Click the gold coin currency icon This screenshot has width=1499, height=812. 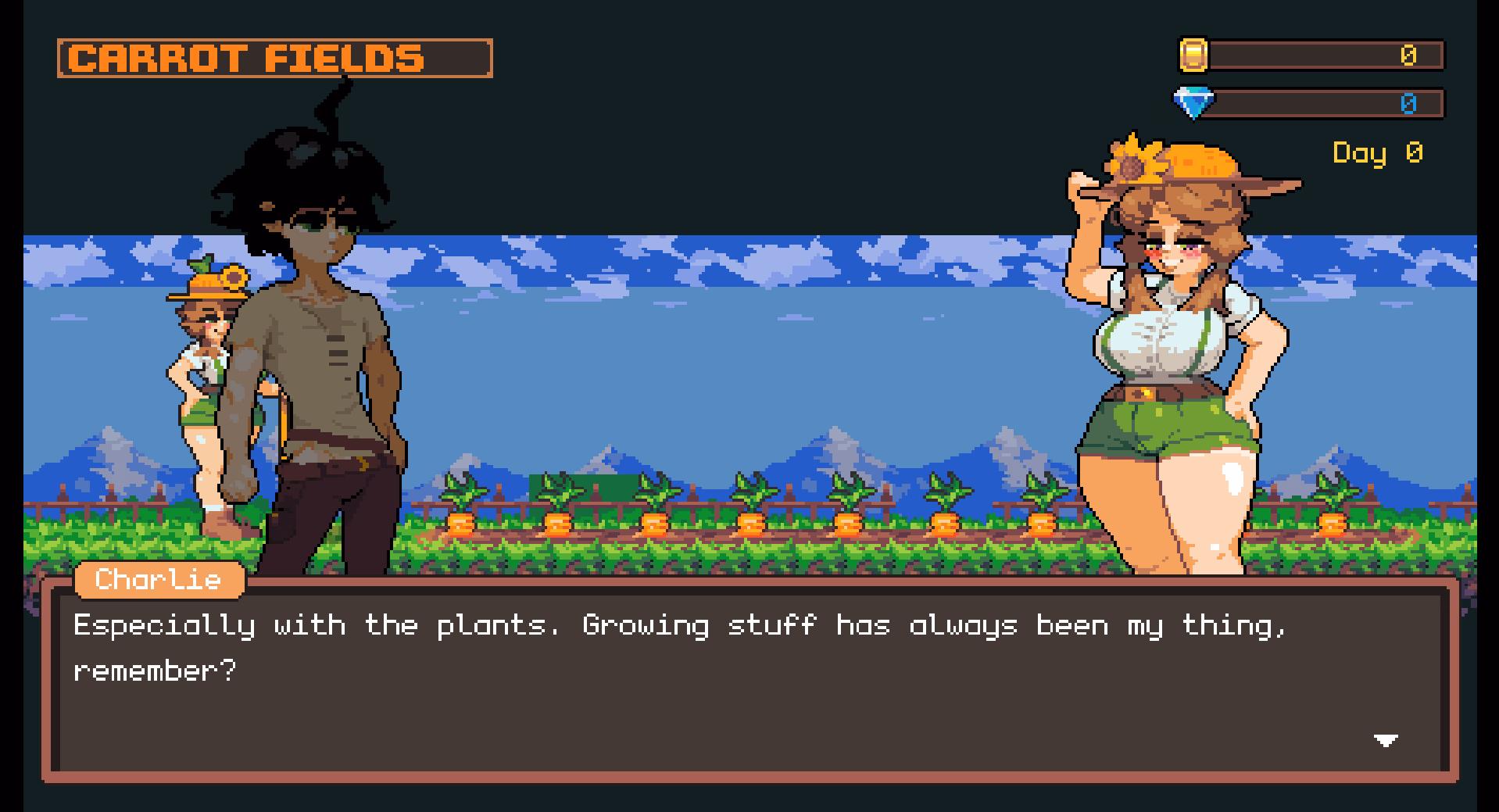(1195, 54)
